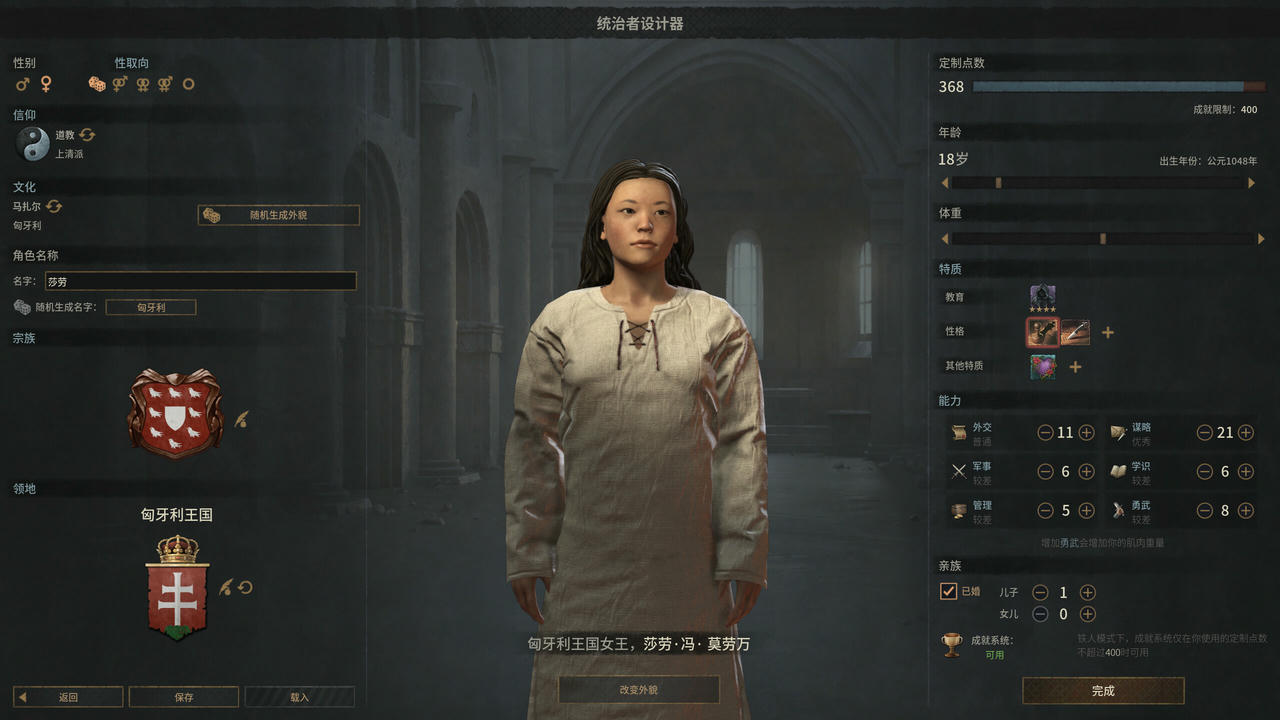Add a new personality trait with plus icon
1280x720 pixels.
point(1107,332)
